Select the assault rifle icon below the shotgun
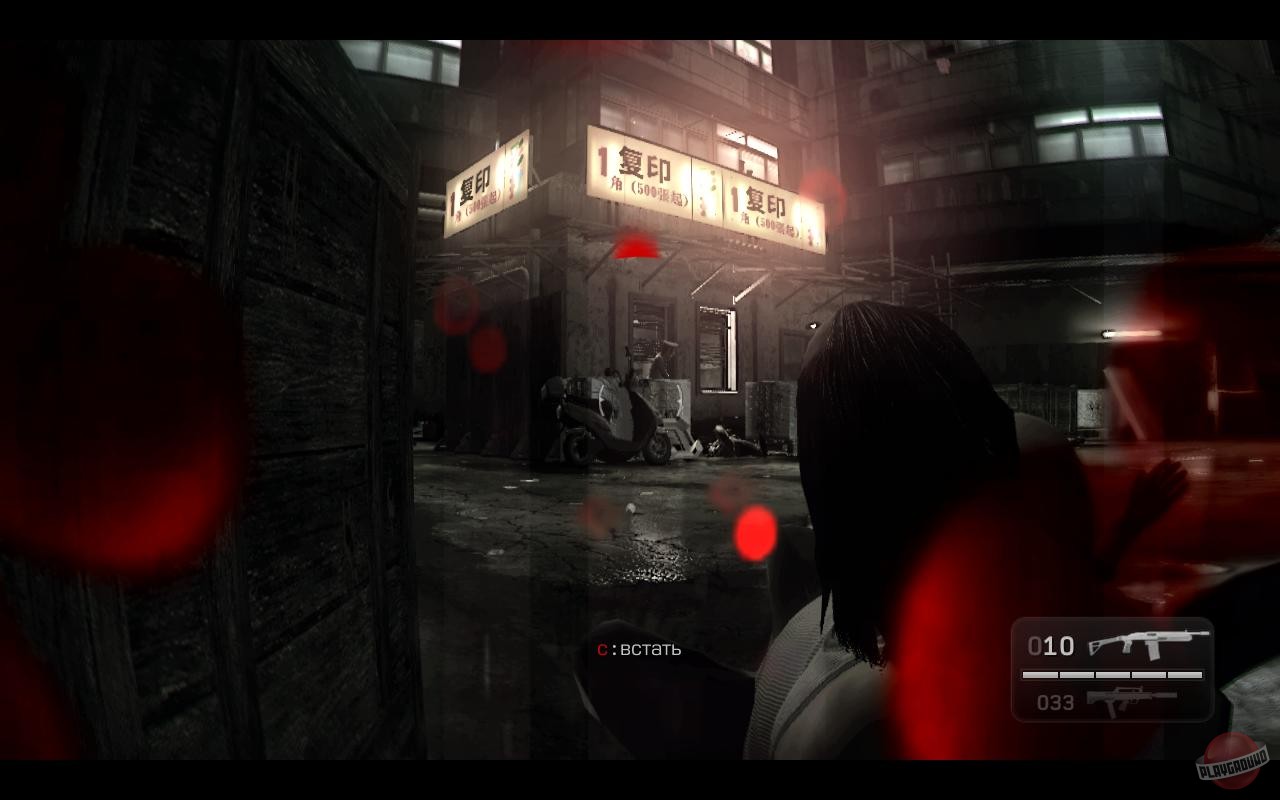The width and height of the screenshot is (1280, 800). click(1130, 700)
